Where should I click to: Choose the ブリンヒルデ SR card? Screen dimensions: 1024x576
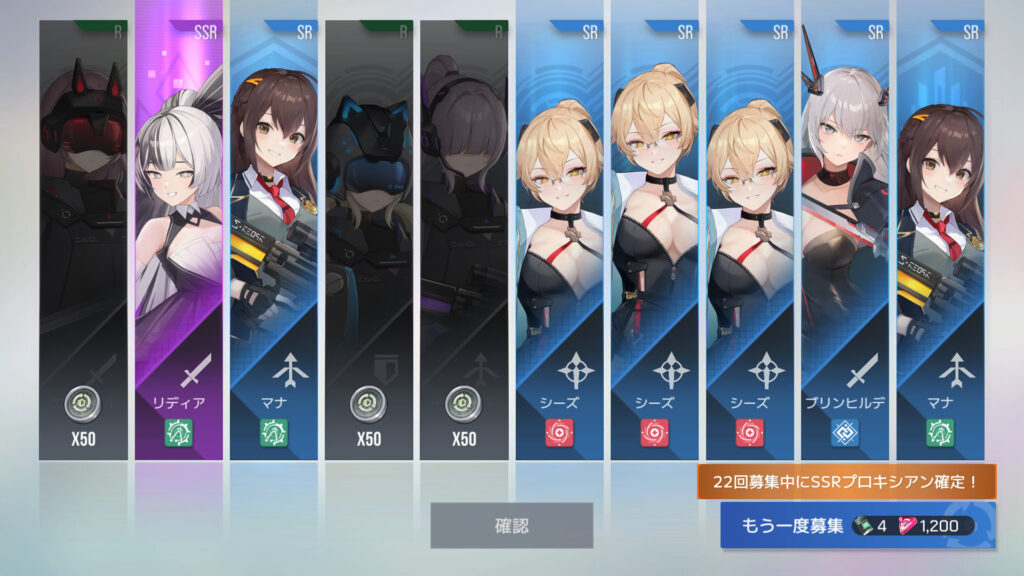coord(845,240)
